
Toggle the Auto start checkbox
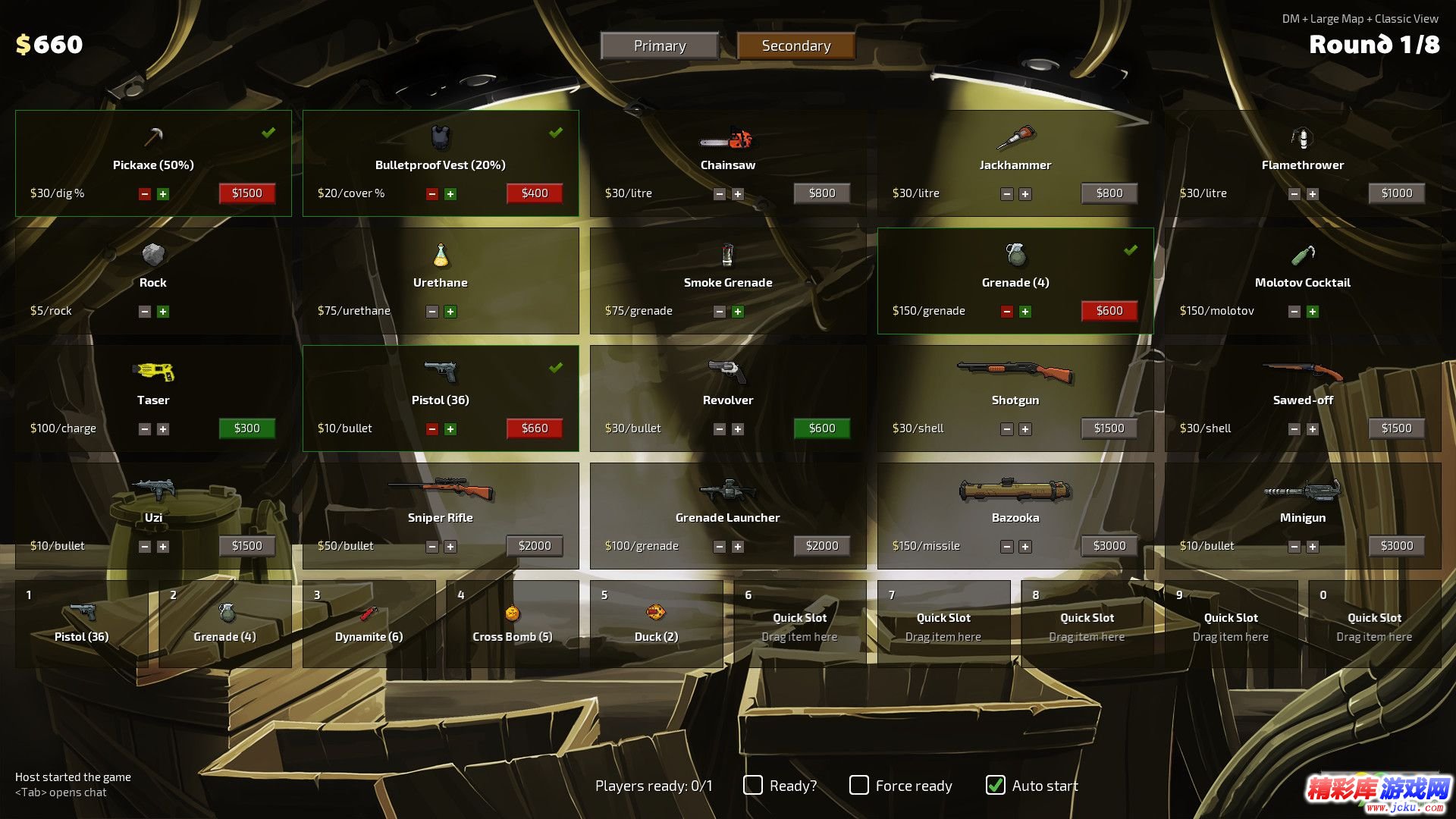[x=996, y=785]
